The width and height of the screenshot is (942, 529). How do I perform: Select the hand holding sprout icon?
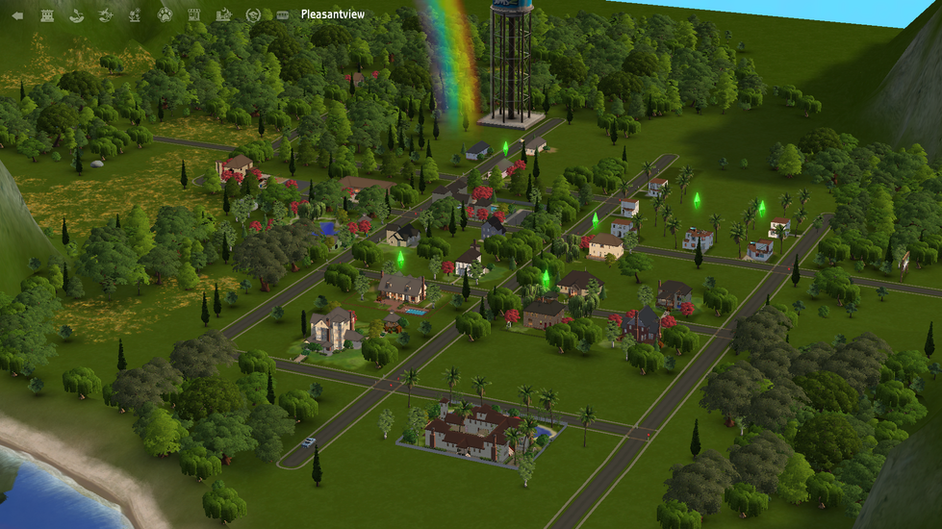coord(76,15)
